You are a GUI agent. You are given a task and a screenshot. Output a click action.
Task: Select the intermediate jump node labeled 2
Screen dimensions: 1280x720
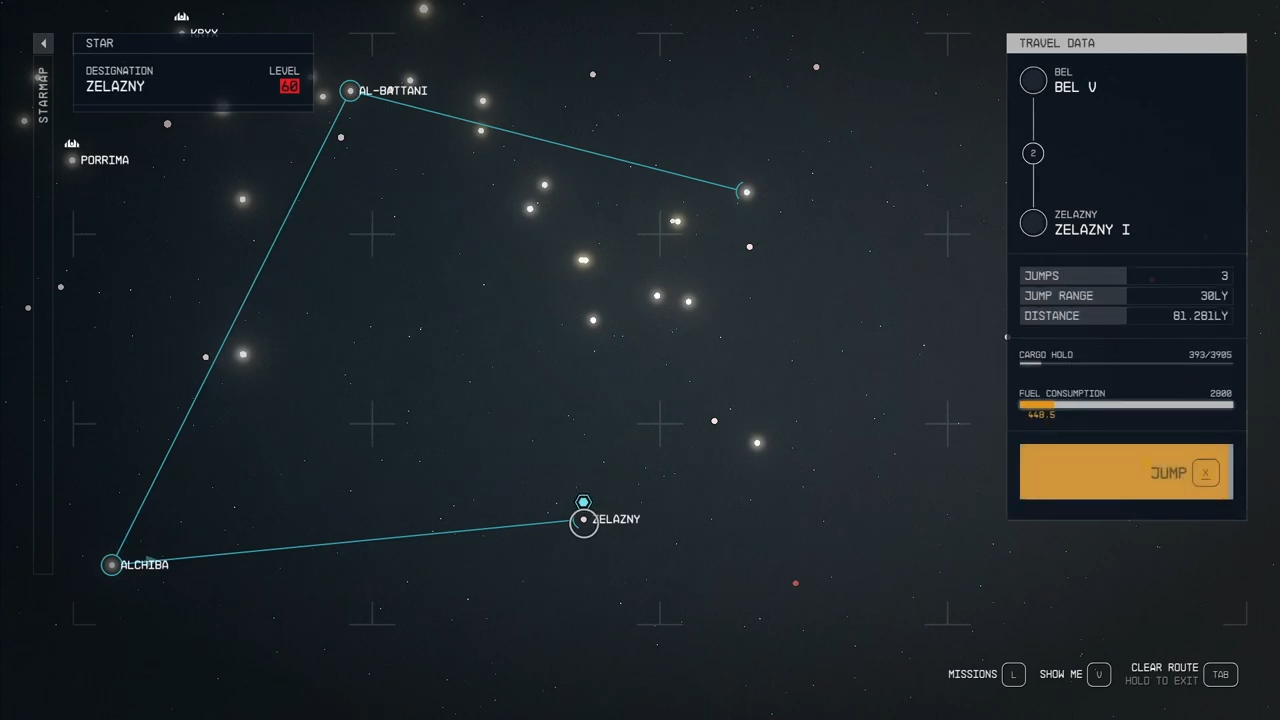1033,153
